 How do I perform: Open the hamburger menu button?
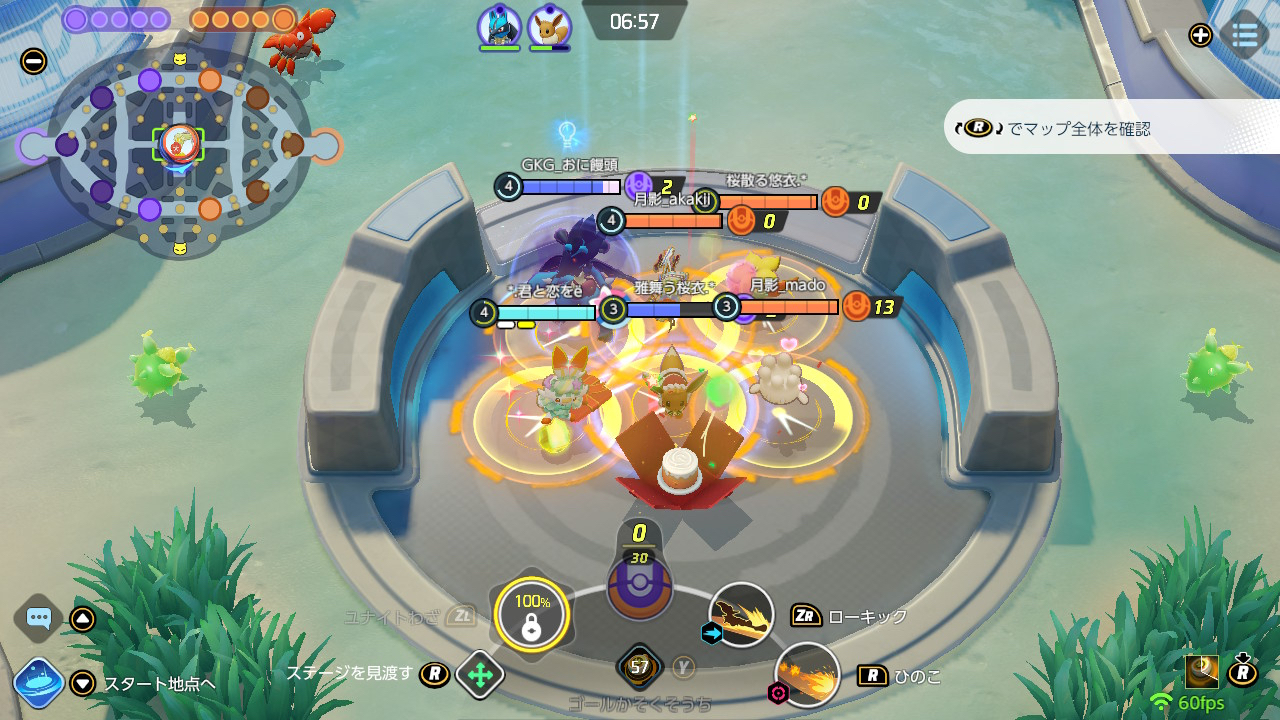pos(1245,35)
